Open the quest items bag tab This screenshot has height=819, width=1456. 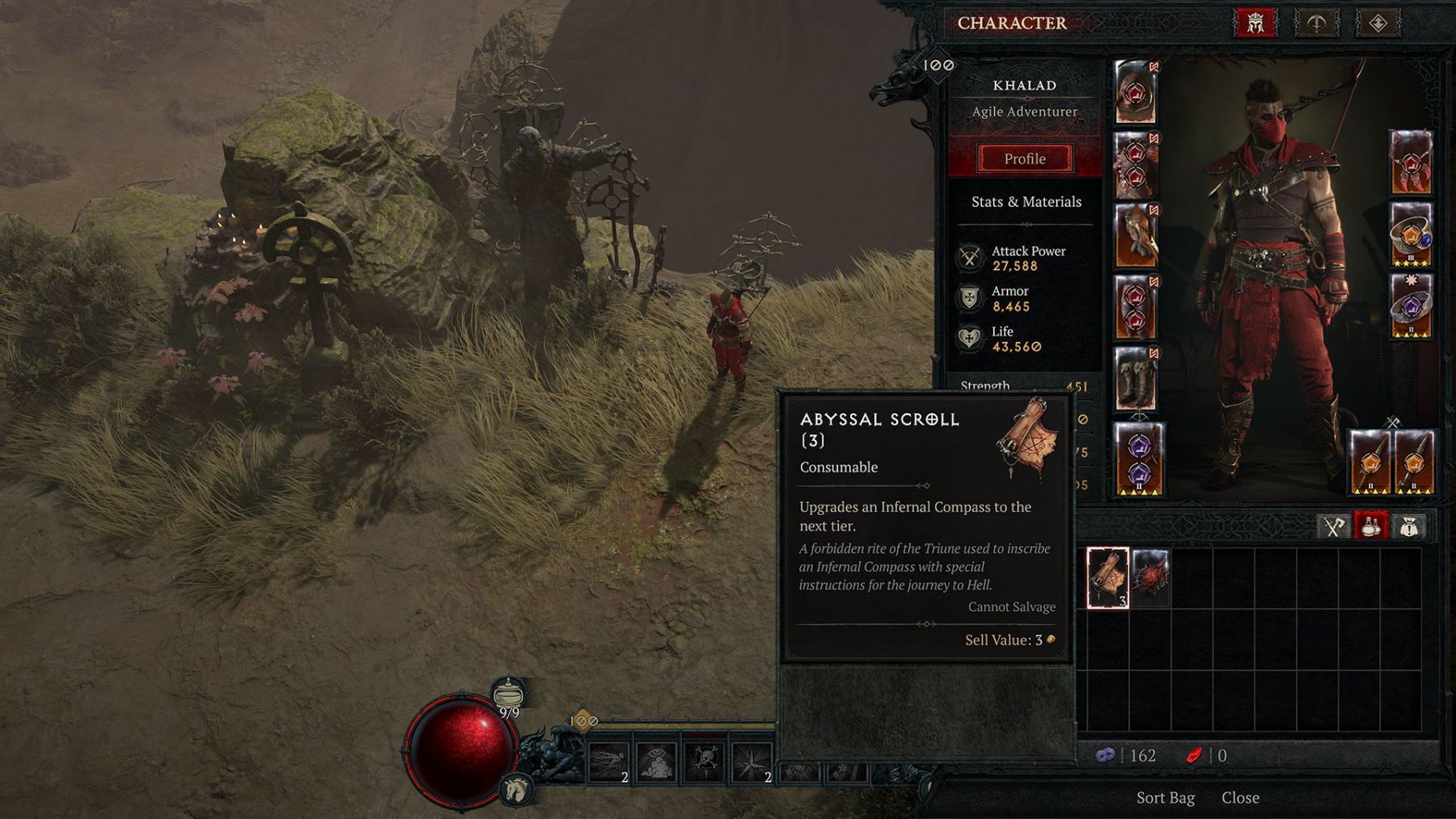[1408, 527]
